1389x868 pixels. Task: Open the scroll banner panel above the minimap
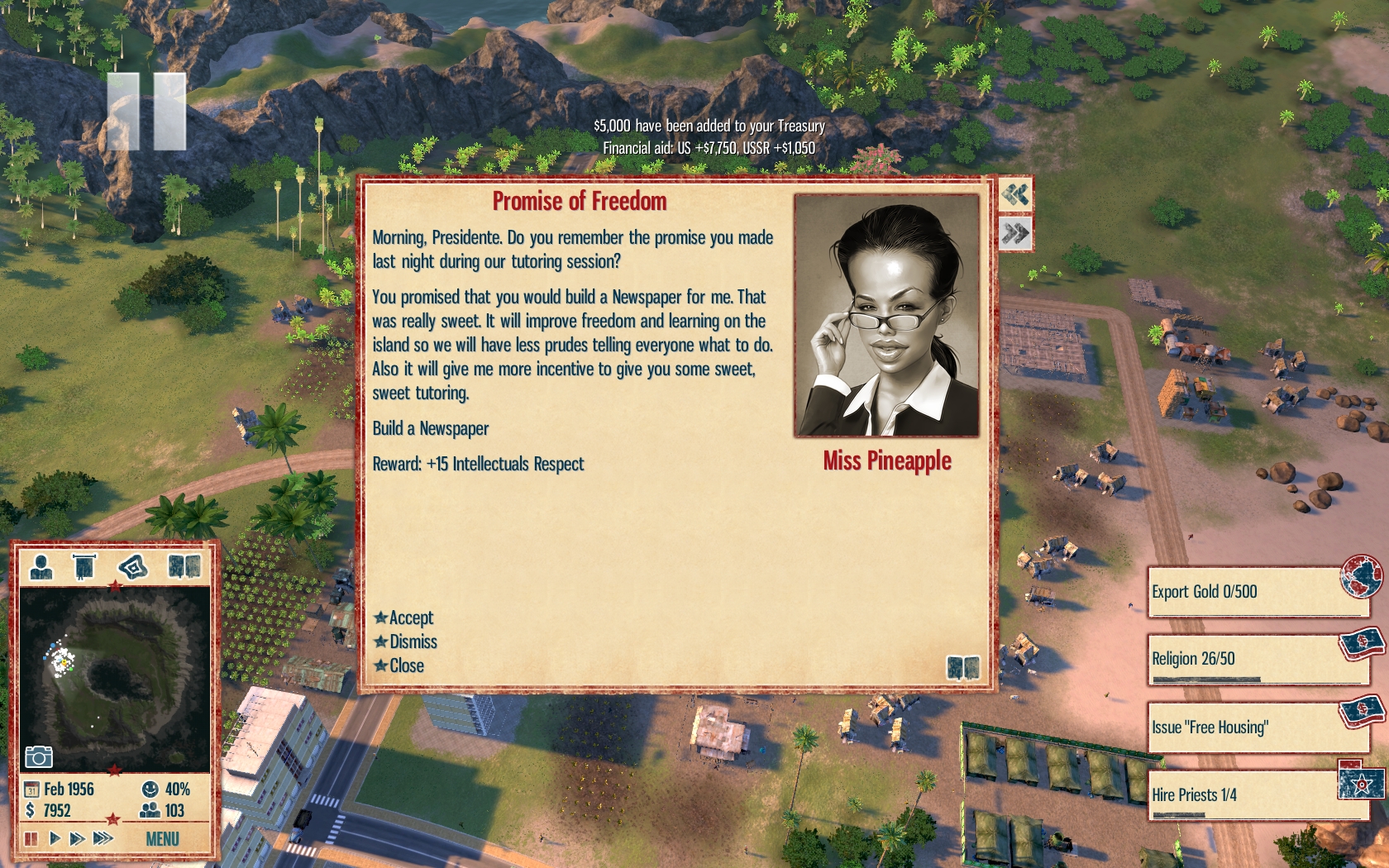tap(84, 567)
